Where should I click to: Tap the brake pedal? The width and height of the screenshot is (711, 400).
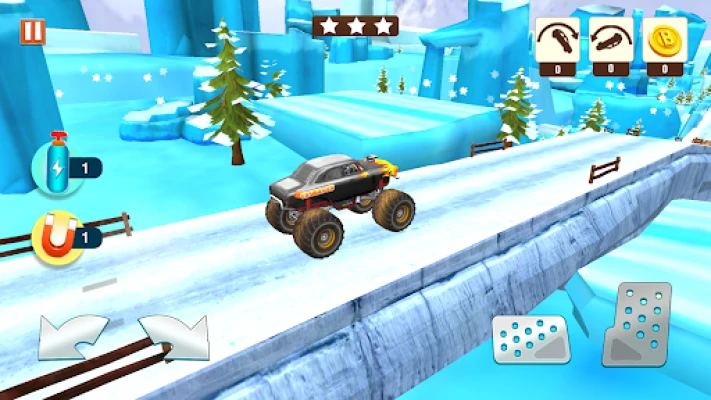pyautogui.click(x=530, y=339)
